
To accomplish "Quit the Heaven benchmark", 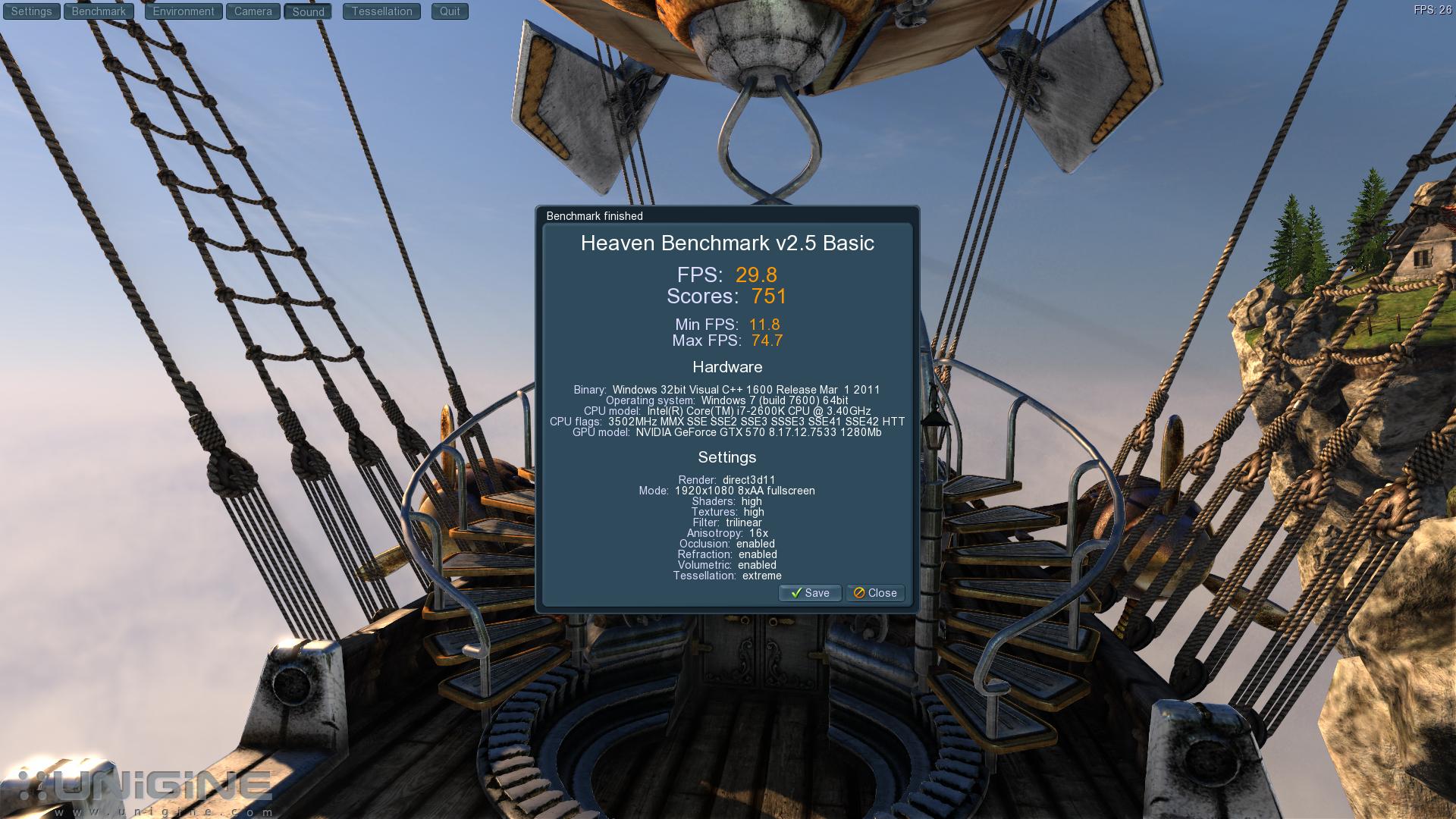I will [x=450, y=11].
